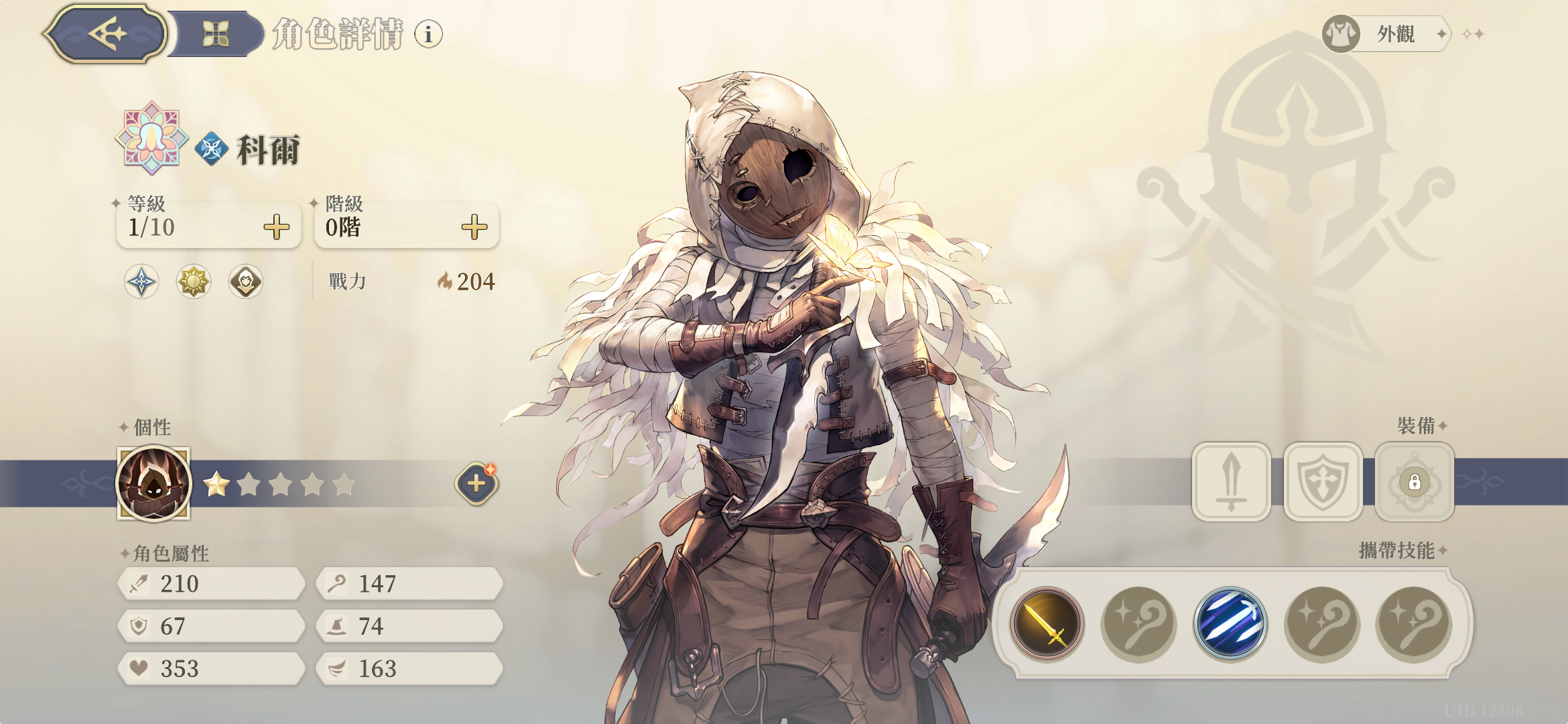Increase level with the 等級 plus button
1568x724 pixels.
point(276,227)
